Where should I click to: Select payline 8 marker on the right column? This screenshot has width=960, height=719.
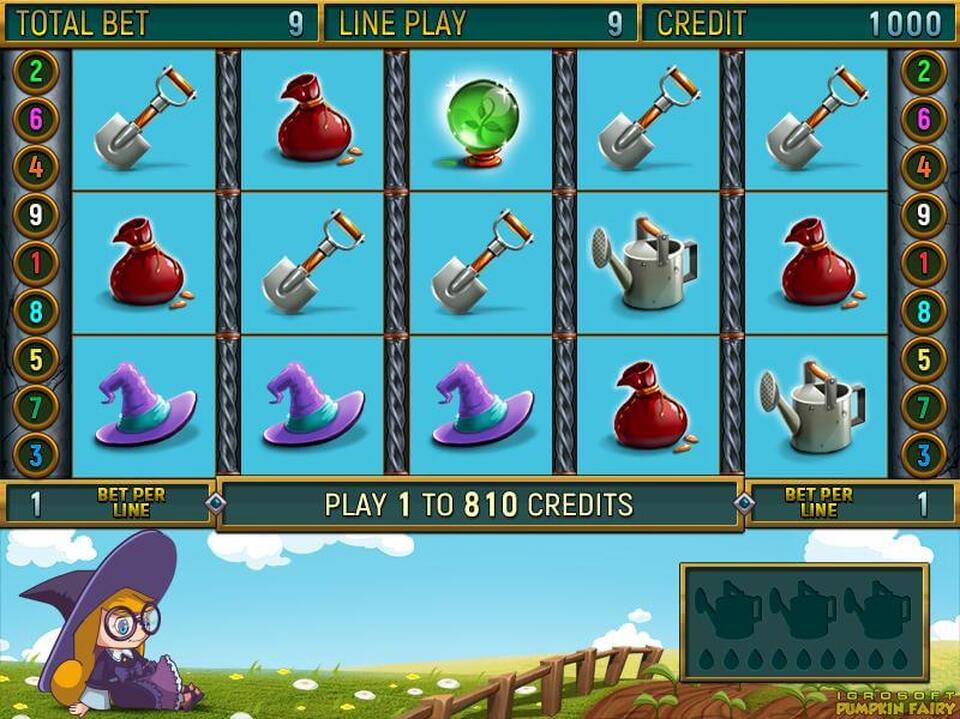click(924, 312)
